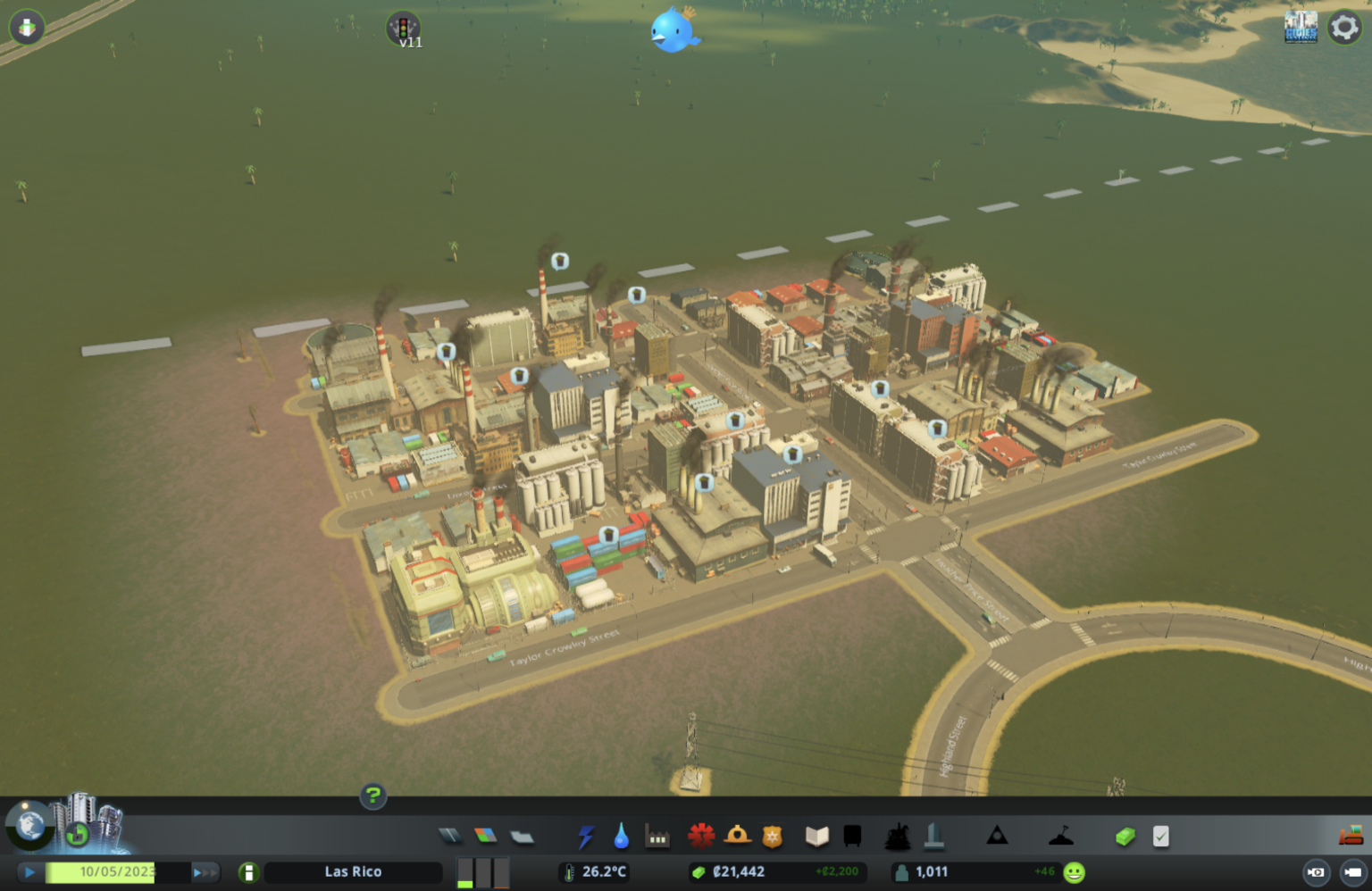The height and width of the screenshot is (891, 1372).
Task: Open the Electricity menu
Action: 587,835
